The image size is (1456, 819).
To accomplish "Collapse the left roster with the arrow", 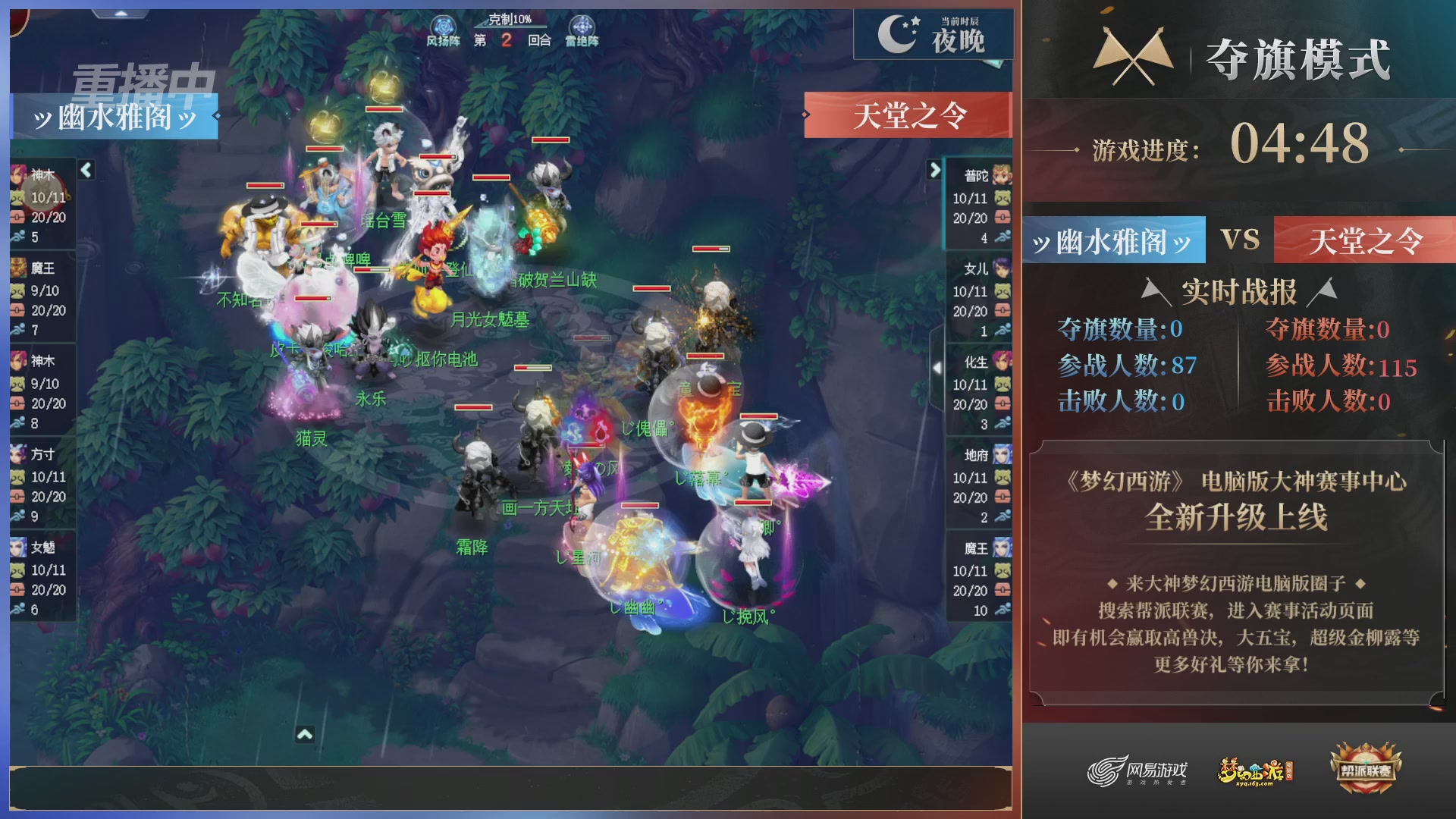I will (x=86, y=171).
